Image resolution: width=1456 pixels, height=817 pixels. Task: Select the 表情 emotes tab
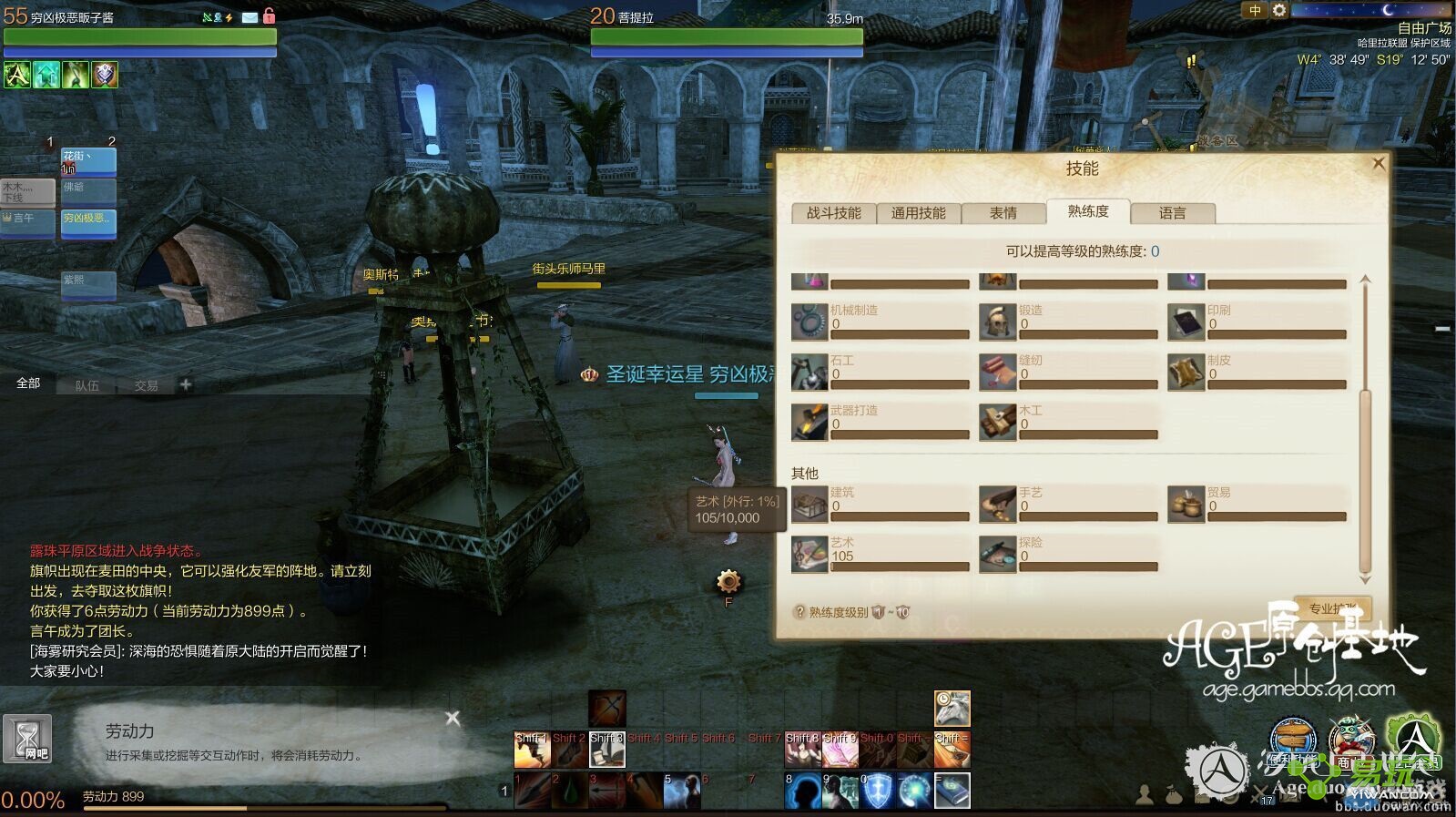[1003, 213]
